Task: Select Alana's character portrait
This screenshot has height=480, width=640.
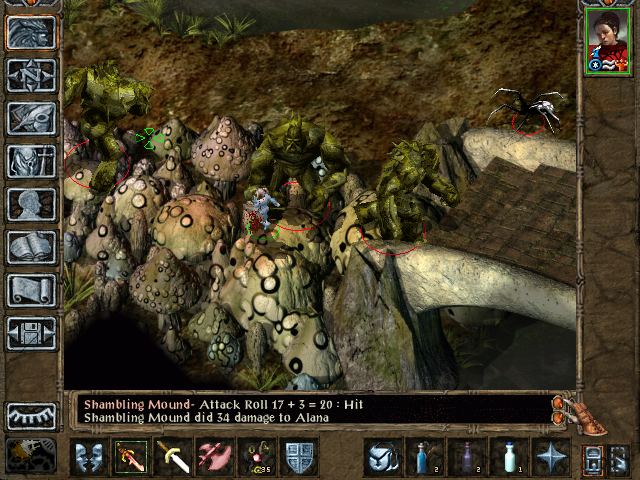Action: (x=607, y=41)
